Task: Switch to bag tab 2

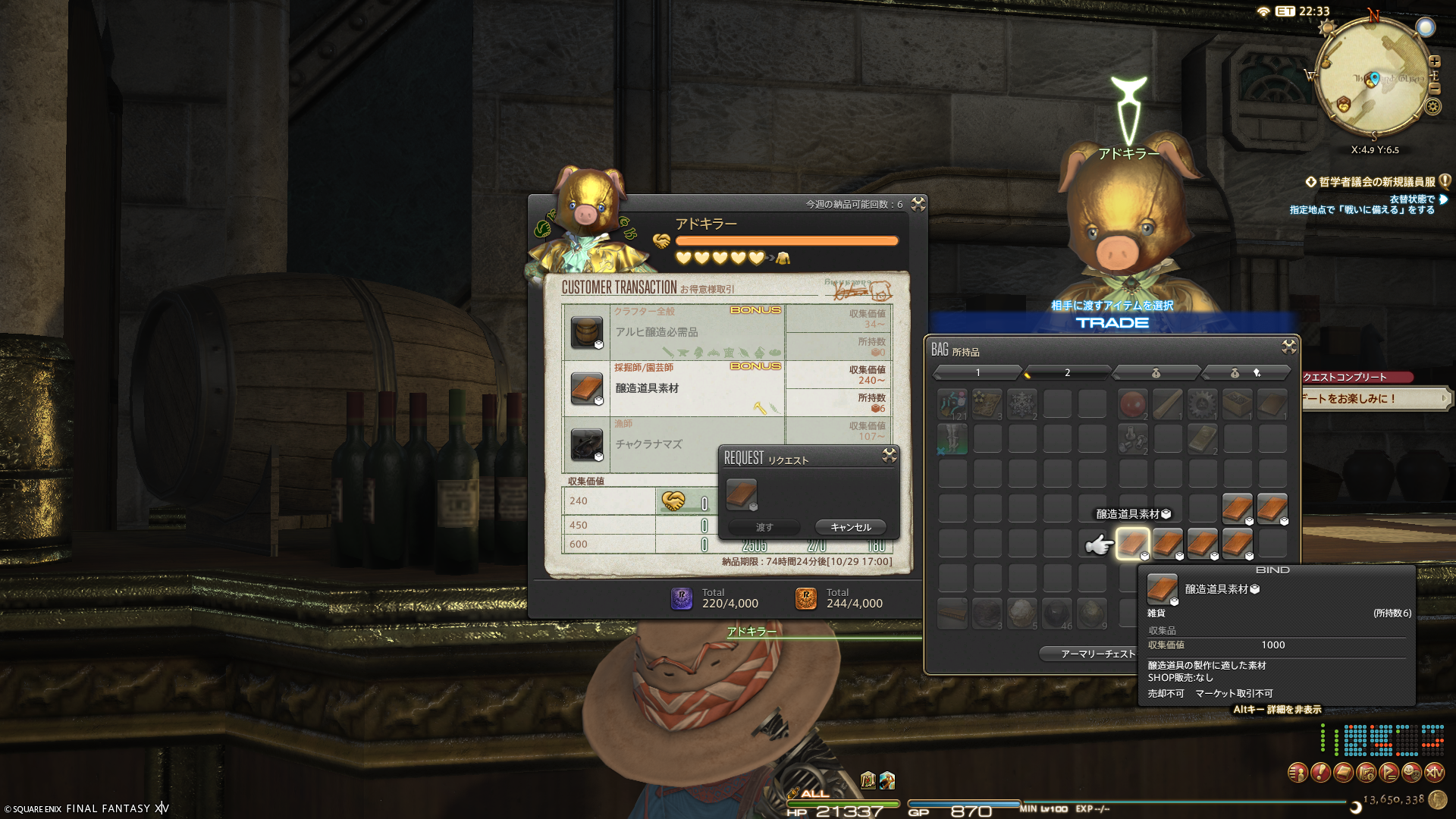Action: 1067,372
